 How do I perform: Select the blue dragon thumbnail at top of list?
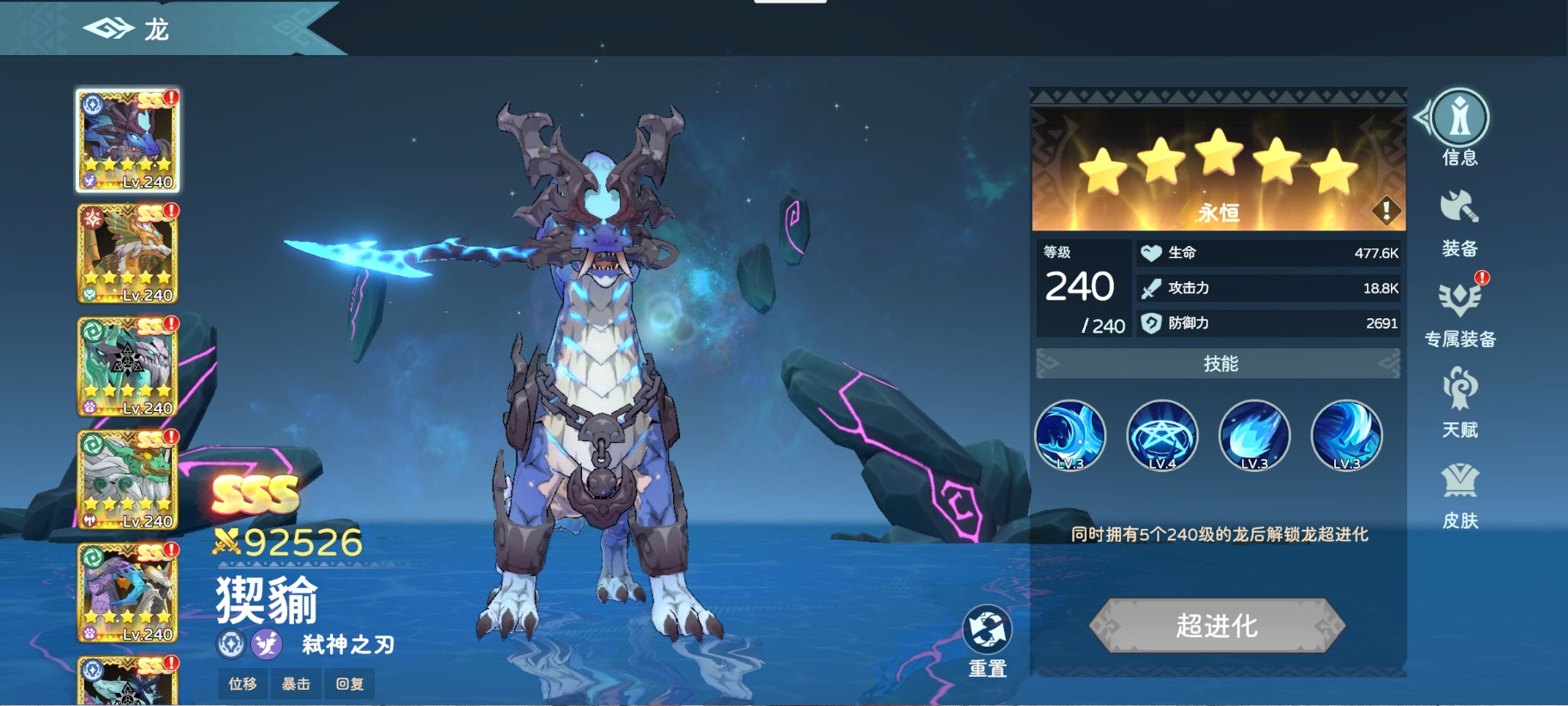coord(127,140)
